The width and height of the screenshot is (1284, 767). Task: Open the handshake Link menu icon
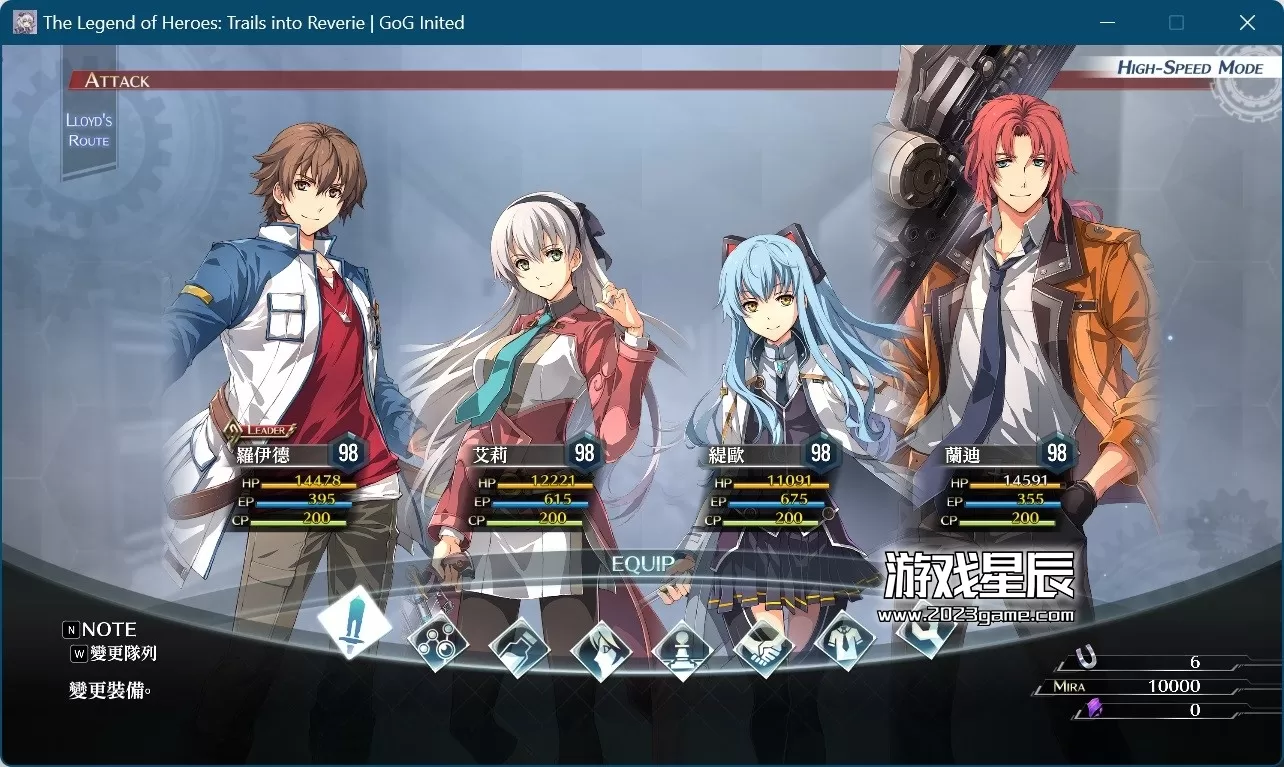pyautogui.click(x=763, y=646)
